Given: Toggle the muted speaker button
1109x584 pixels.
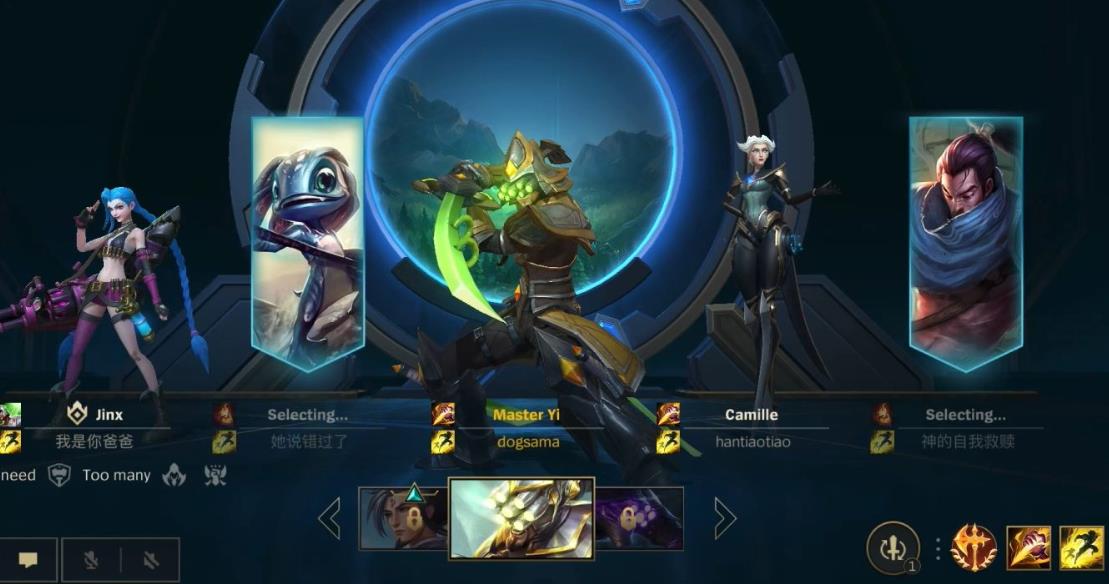Looking at the screenshot, I should pyautogui.click(x=149, y=560).
